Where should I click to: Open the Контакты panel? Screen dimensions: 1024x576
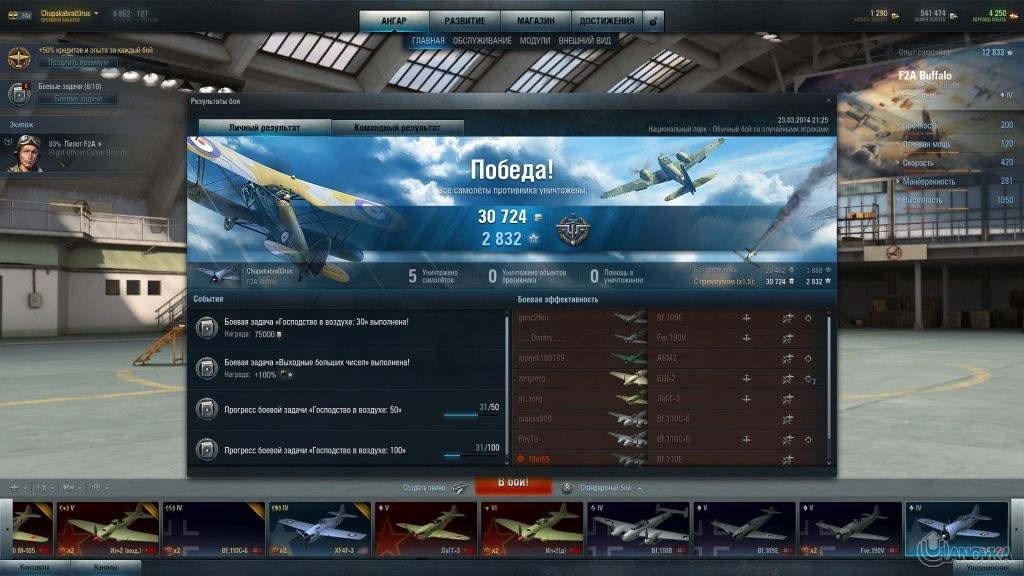(x=35, y=568)
